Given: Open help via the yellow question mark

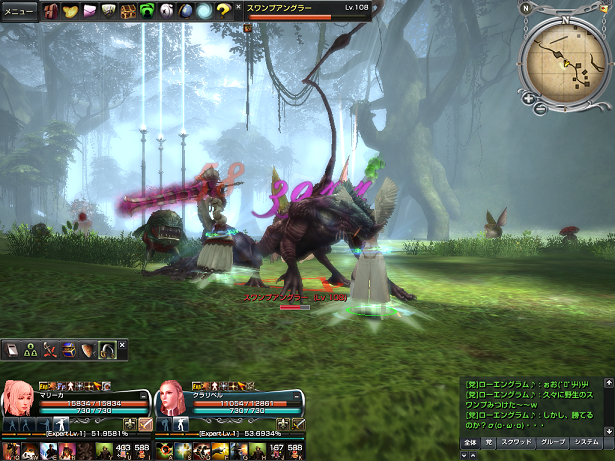Looking at the screenshot, I should point(224,12).
